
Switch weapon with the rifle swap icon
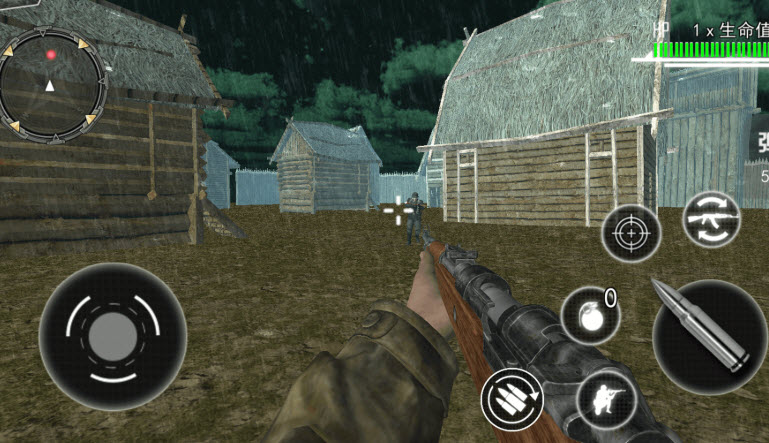coord(711,219)
